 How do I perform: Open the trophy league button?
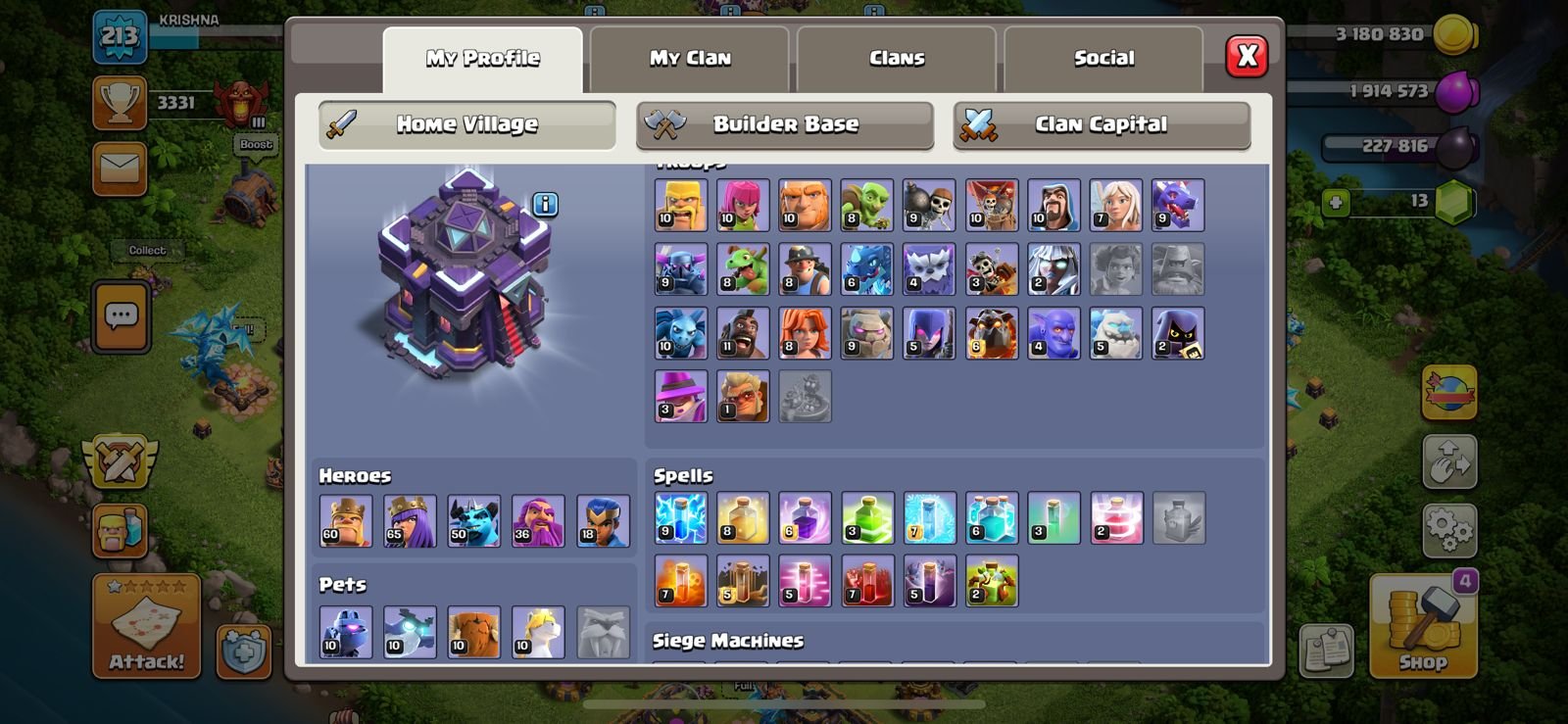click(x=120, y=103)
